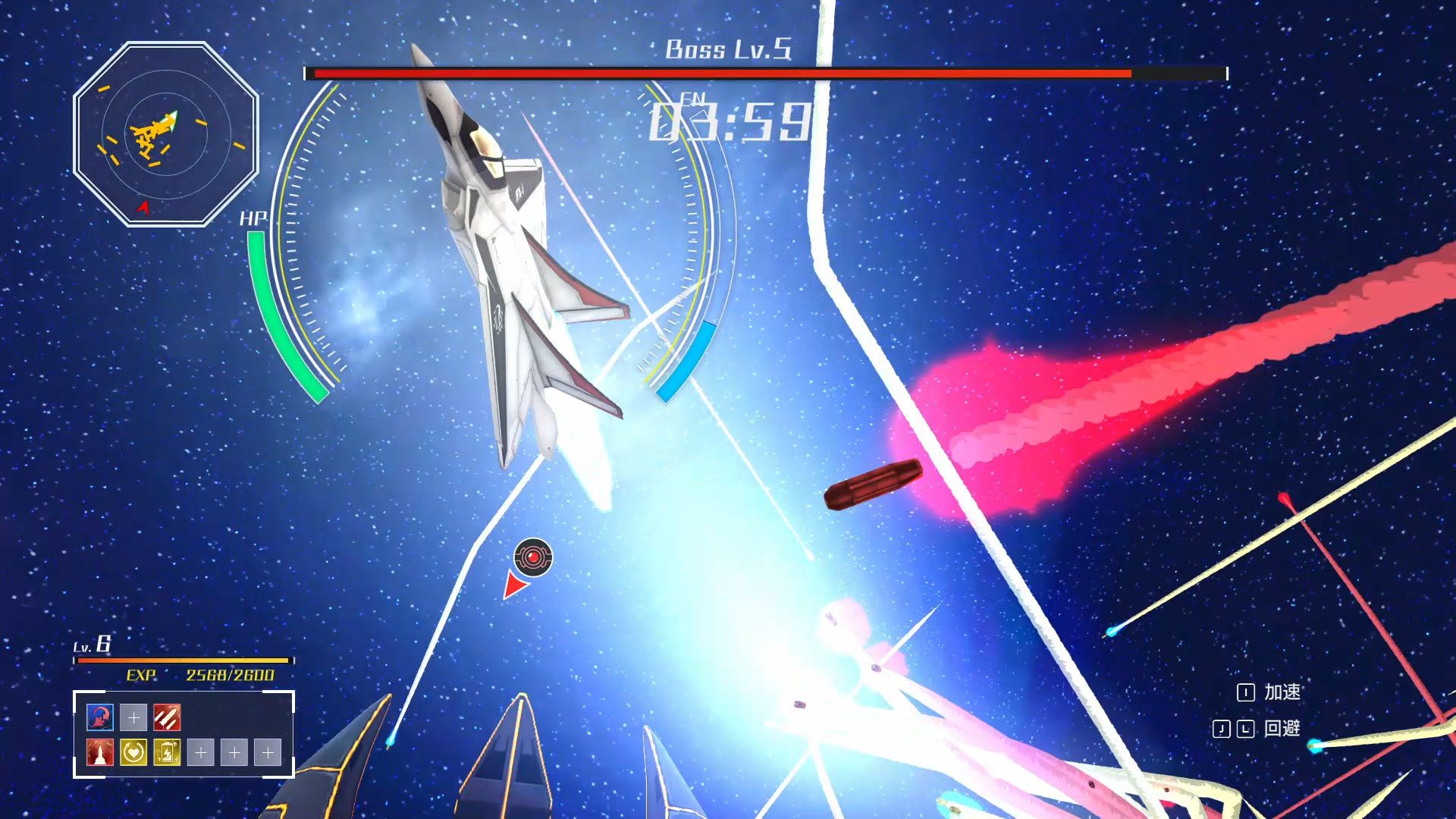
Task: Click the J key prompt next to 回避
Action: tap(1222, 729)
